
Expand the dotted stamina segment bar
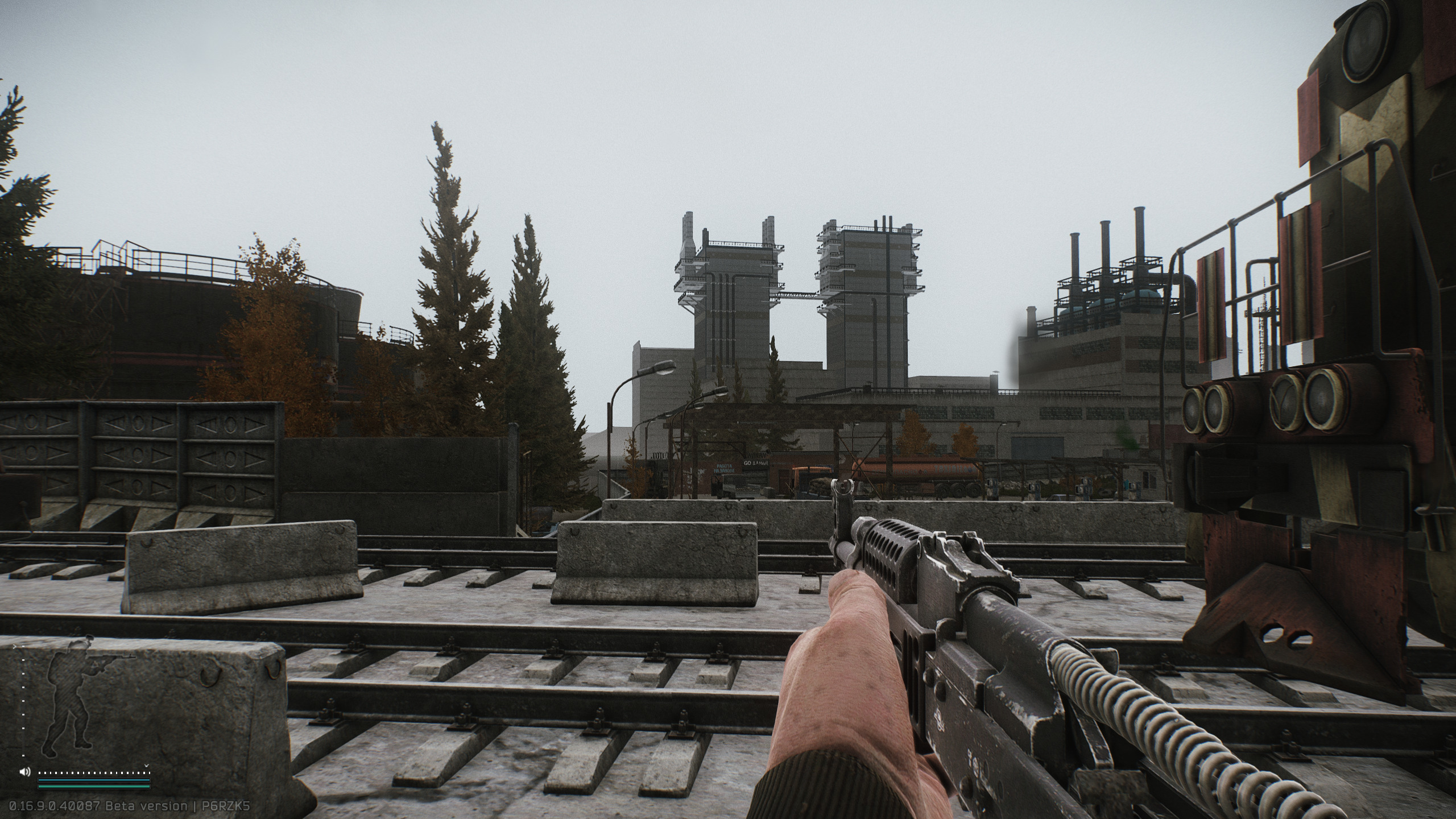coord(93,773)
